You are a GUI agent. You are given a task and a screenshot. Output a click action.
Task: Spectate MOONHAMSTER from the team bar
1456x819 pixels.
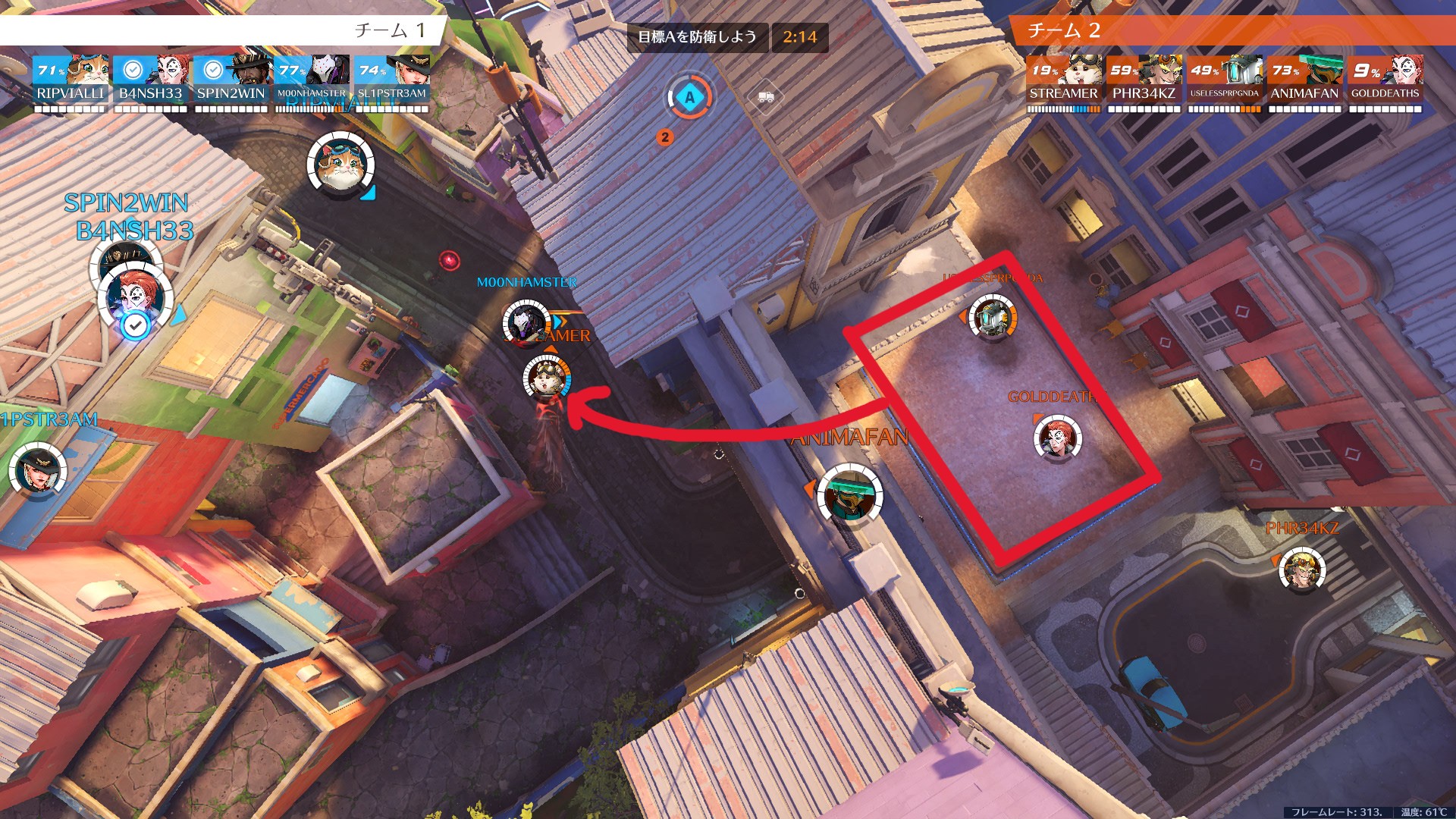[x=311, y=80]
